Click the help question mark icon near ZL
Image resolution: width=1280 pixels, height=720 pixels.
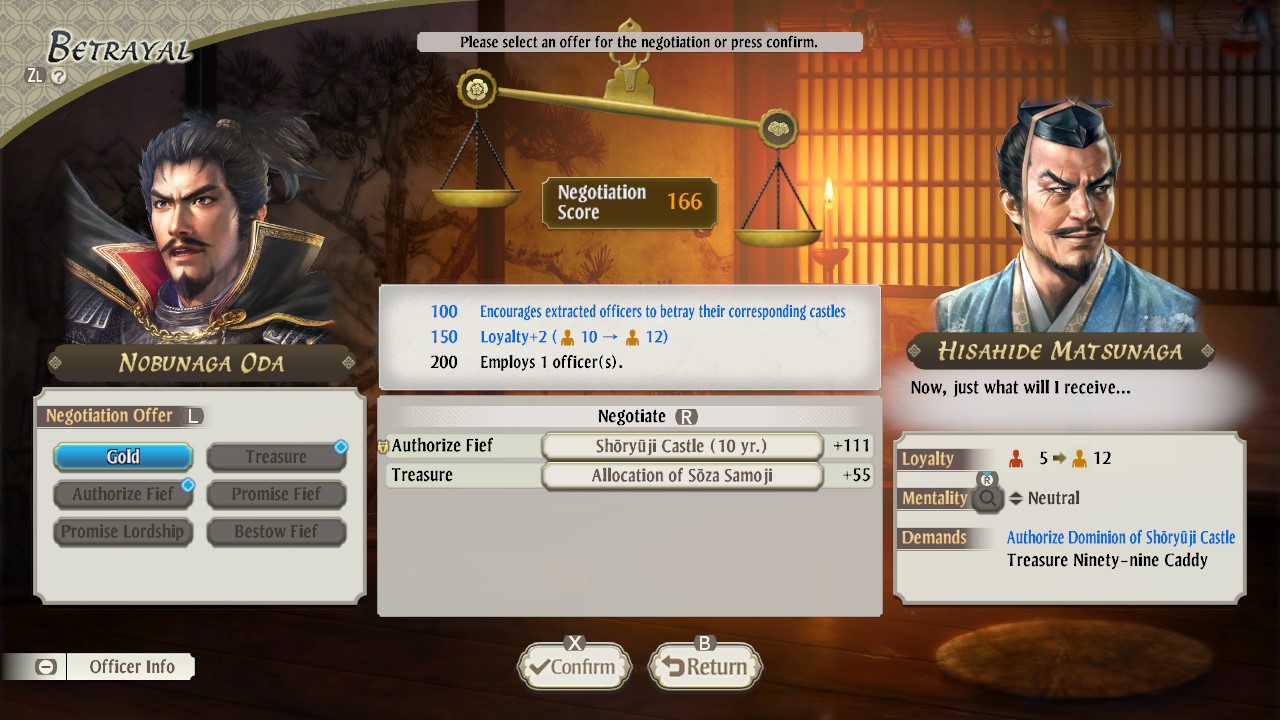click(x=58, y=75)
